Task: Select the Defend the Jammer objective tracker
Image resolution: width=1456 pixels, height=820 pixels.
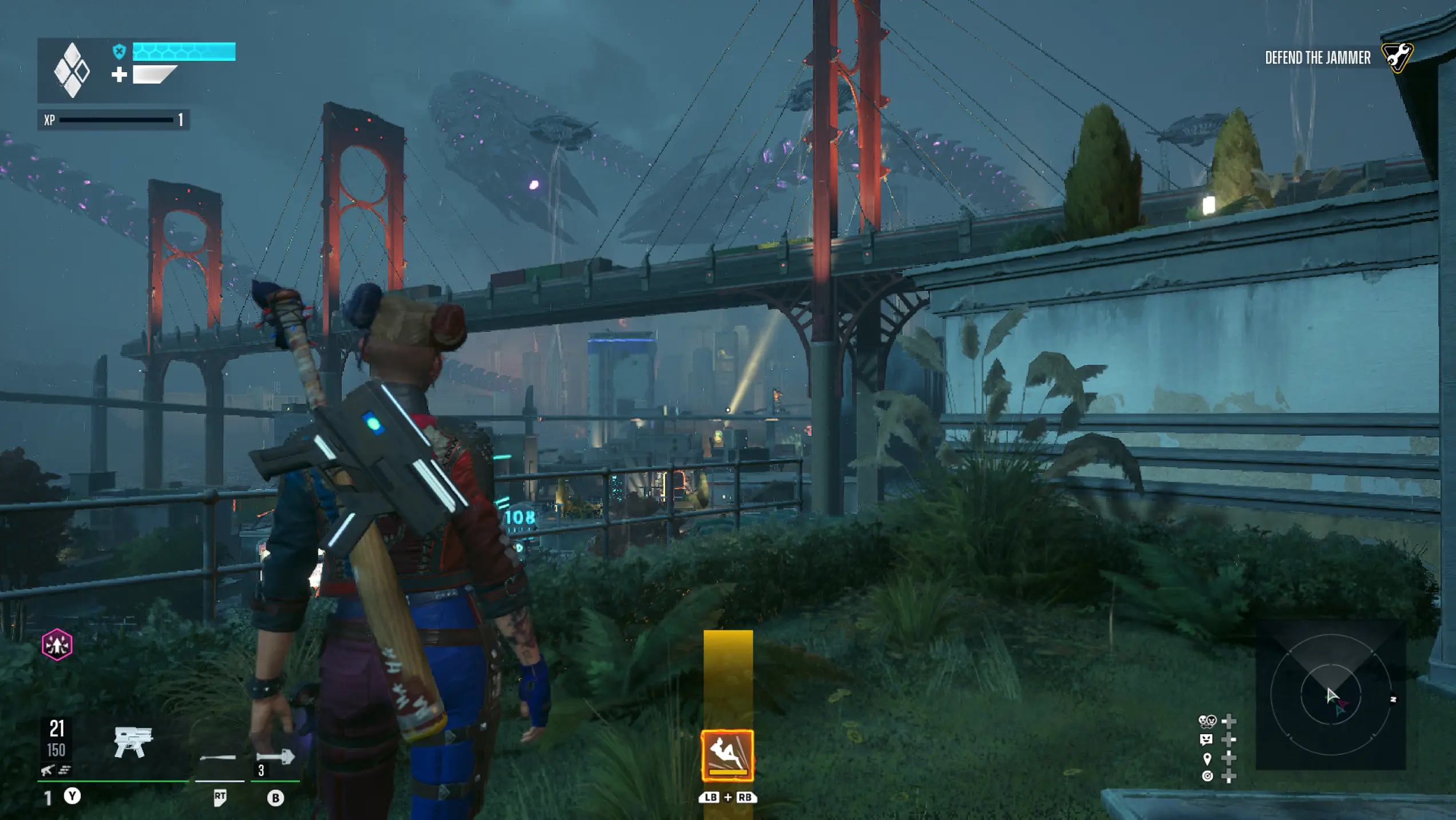Action: [1317, 58]
